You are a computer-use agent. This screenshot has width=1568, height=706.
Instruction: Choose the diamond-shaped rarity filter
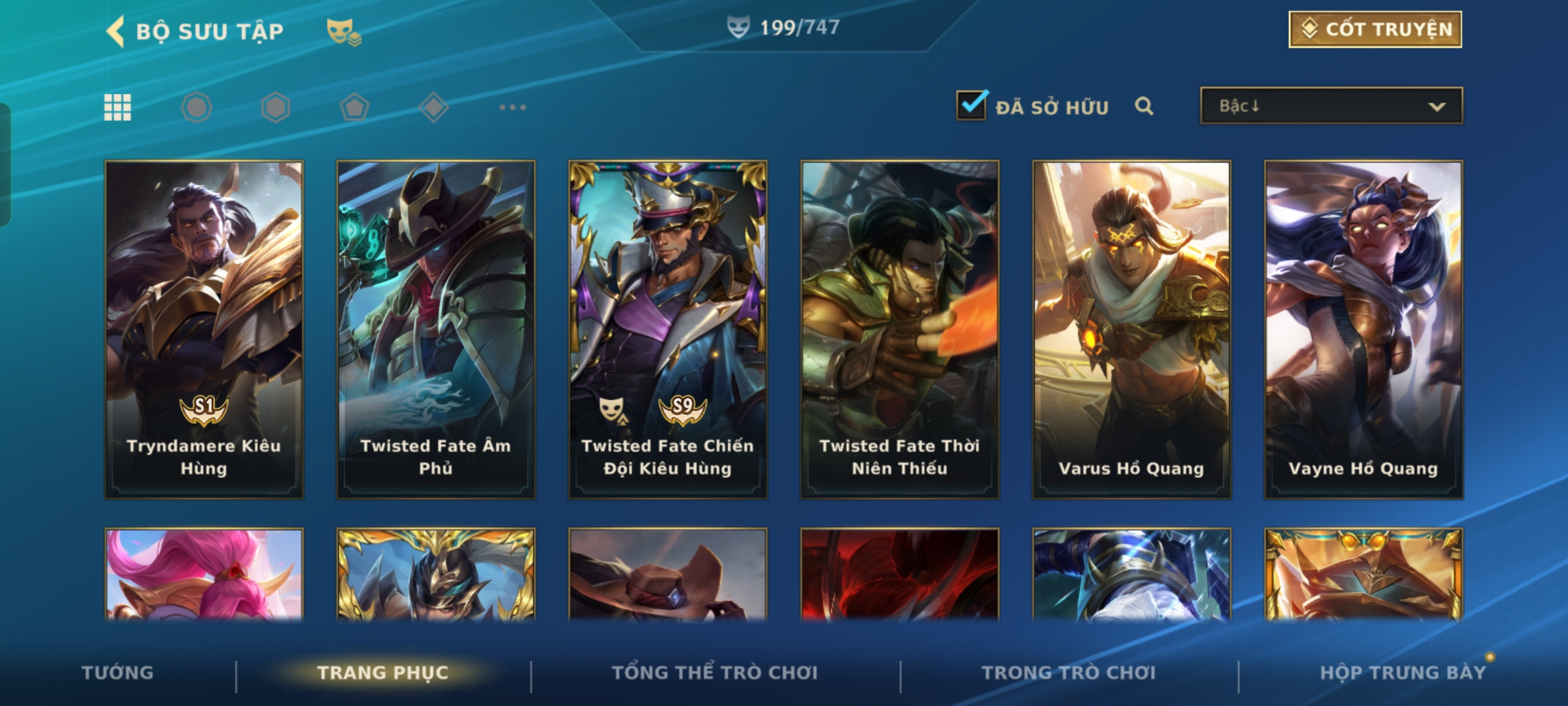[433, 107]
